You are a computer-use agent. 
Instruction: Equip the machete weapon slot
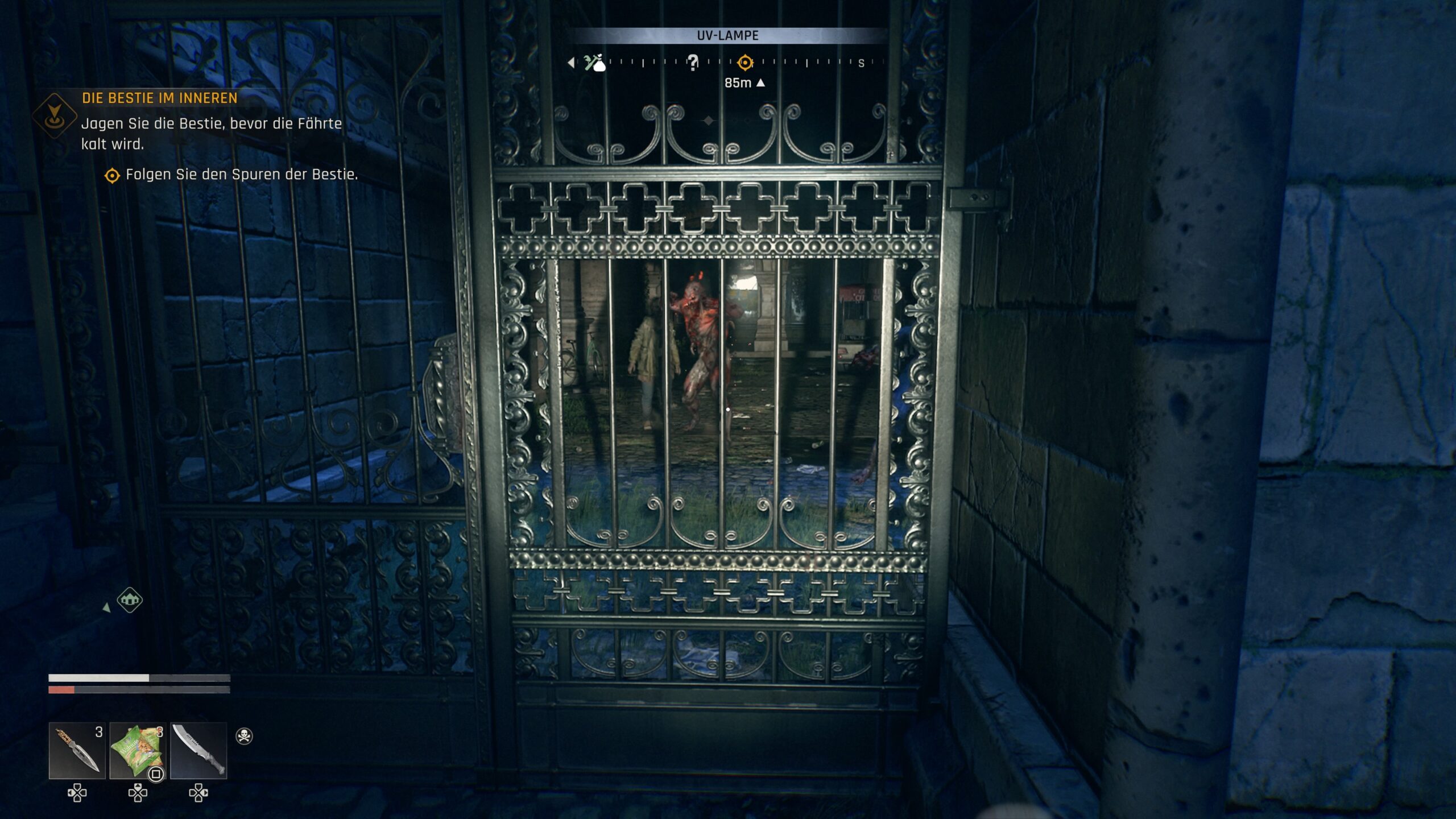click(198, 750)
